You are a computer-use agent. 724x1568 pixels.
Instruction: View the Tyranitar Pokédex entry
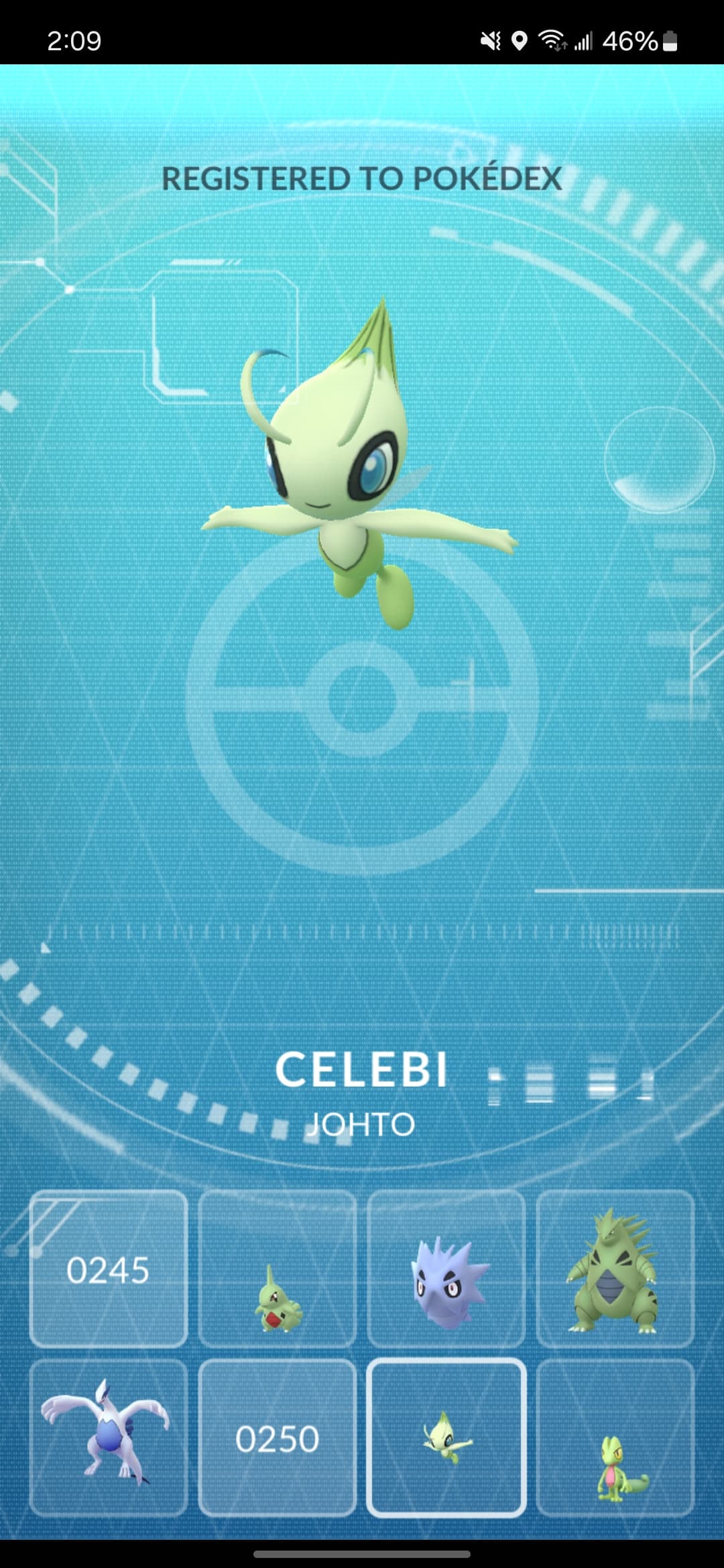click(x=615, y=1269)
